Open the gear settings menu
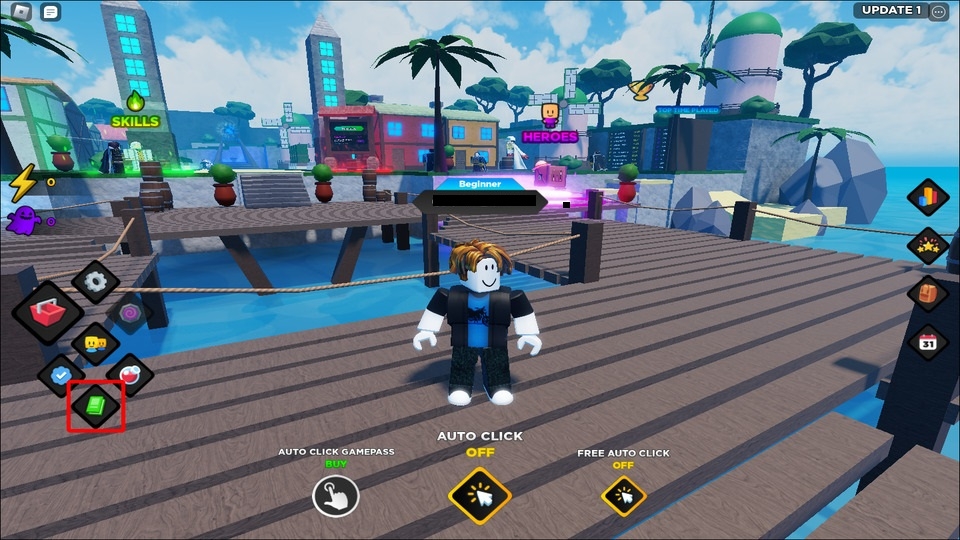Viewport: 960px width, 540px height. click(96, 282)
